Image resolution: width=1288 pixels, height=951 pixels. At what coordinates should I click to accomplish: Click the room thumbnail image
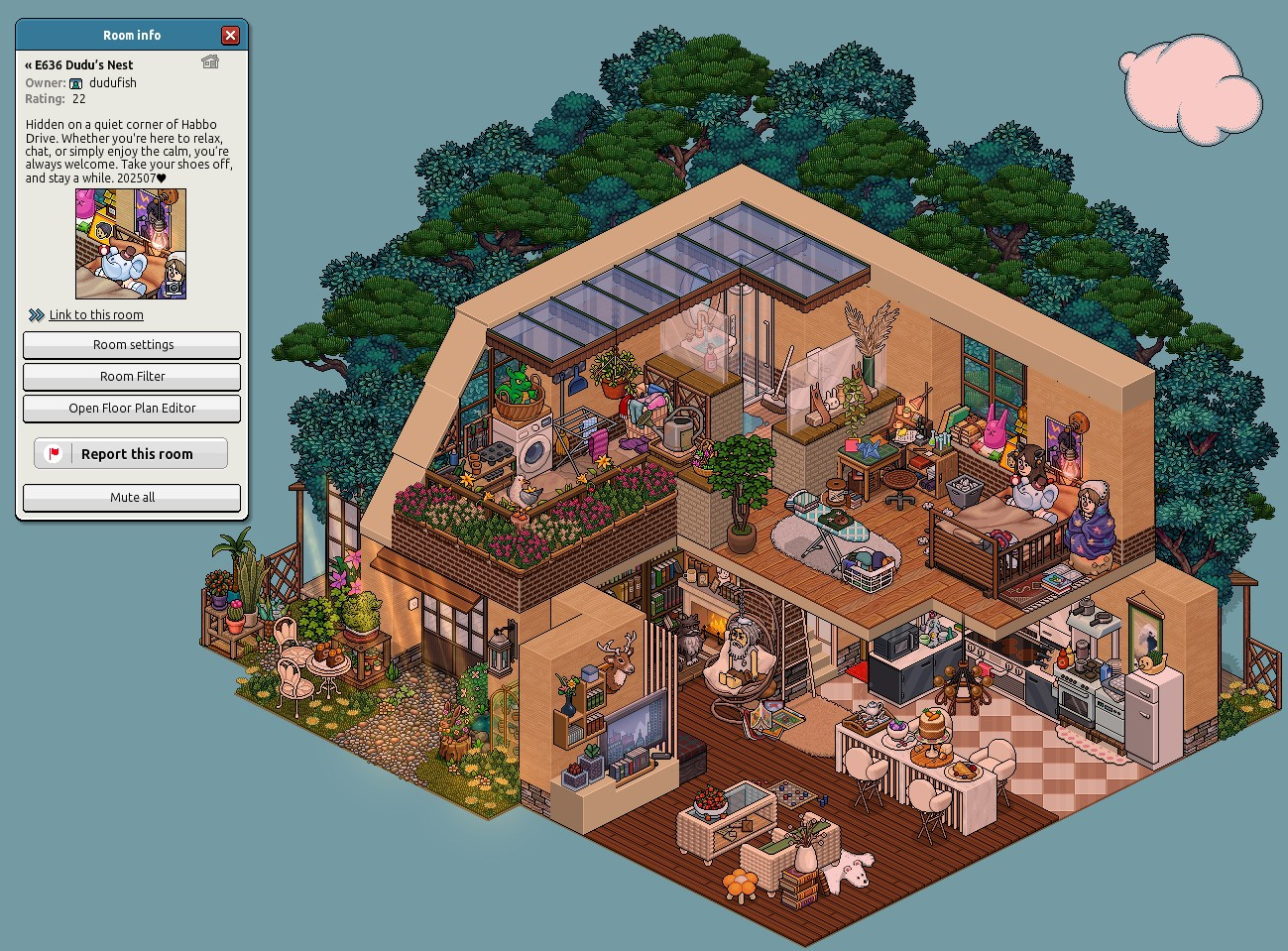(x=131, y=244)
